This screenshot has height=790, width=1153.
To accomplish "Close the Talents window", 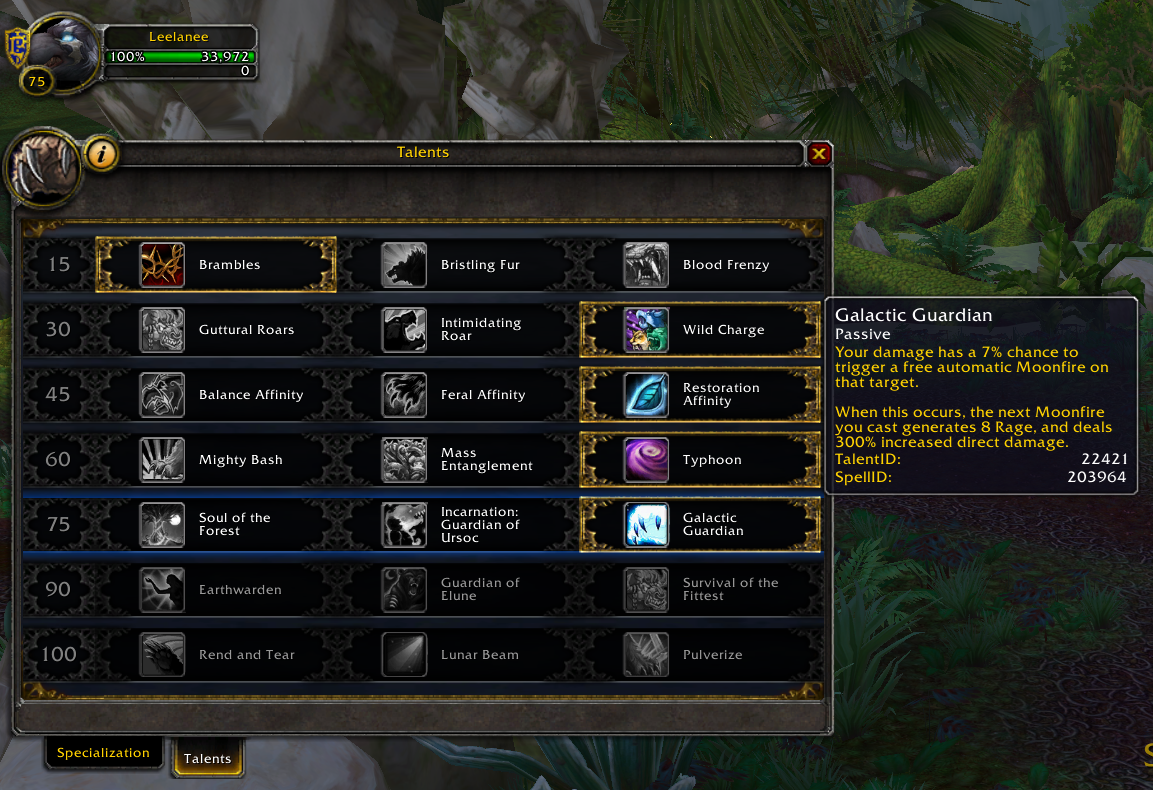I will click(819, 153).
